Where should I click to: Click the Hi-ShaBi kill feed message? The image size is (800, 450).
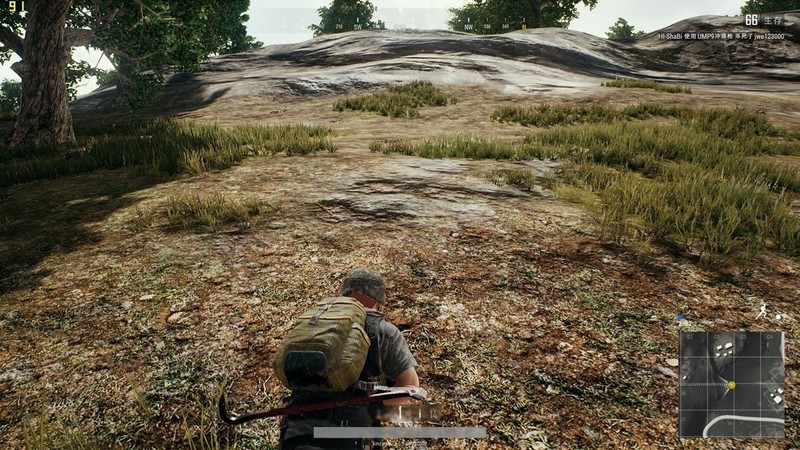tap(718, 36)
